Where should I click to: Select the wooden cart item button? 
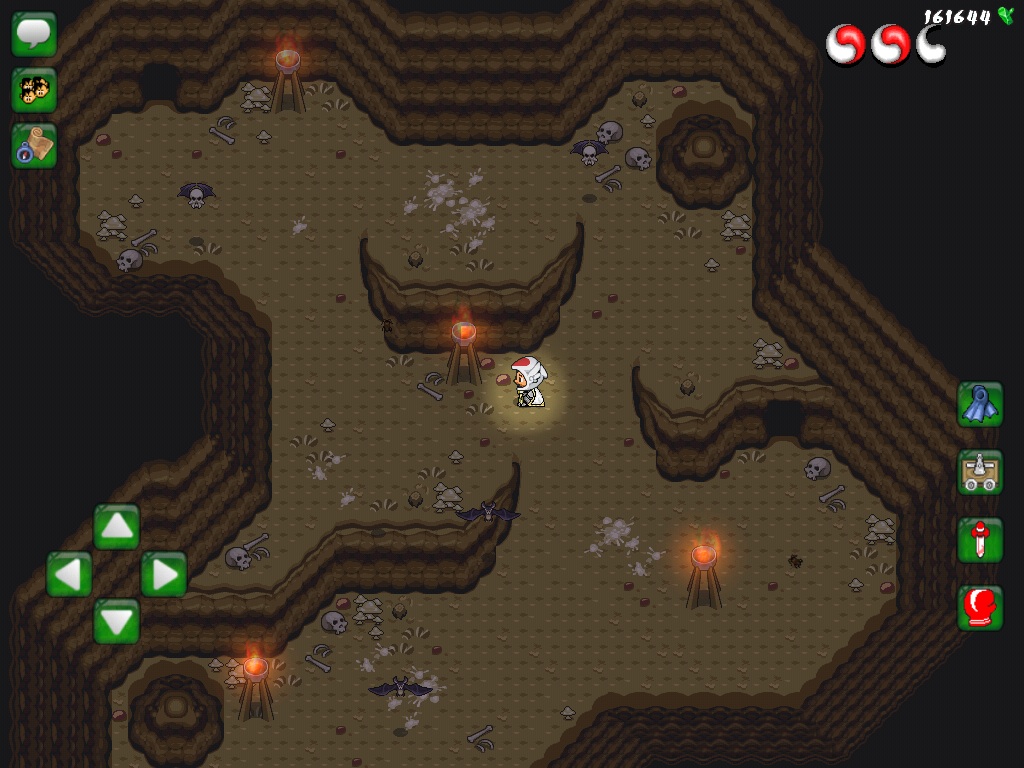pos(980,472)
